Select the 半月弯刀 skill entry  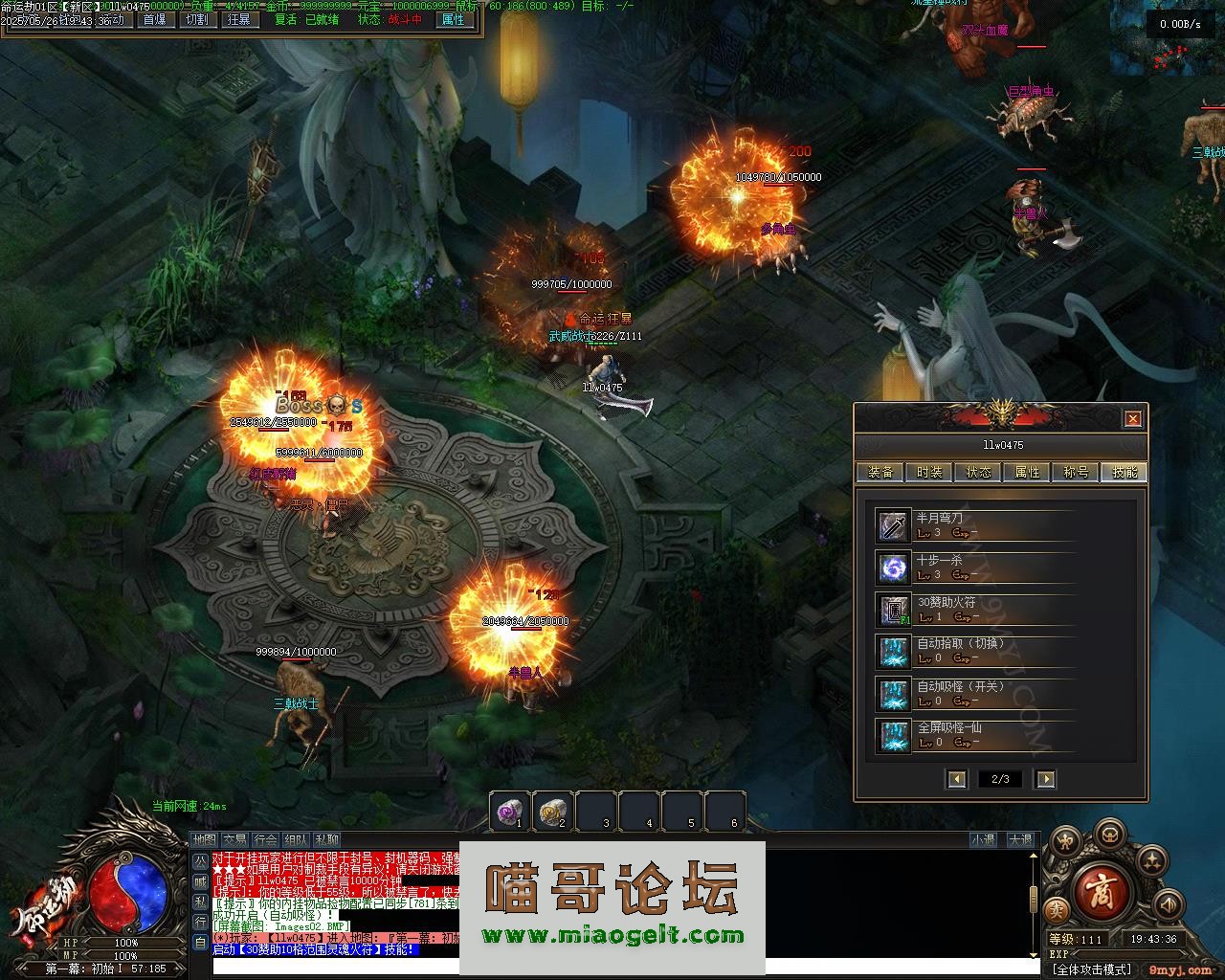click(x=894, y=525)
